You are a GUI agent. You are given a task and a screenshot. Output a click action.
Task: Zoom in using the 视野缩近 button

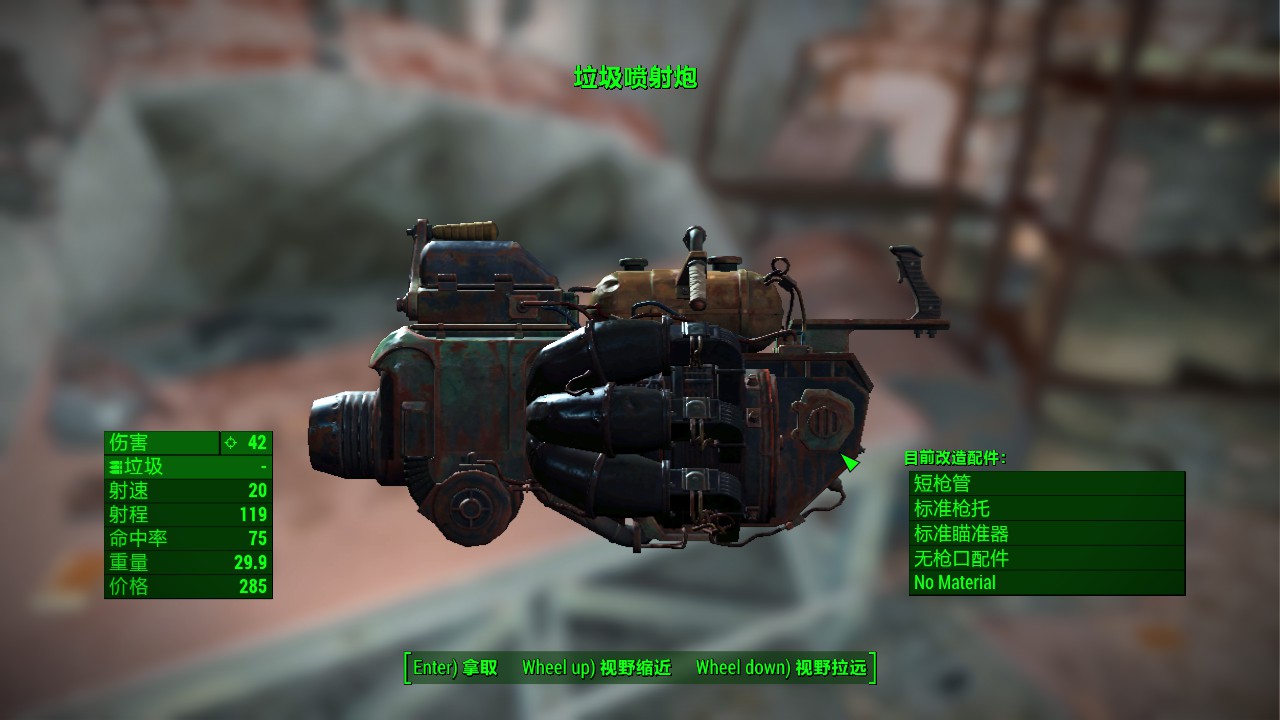click(x=596, y=668)
